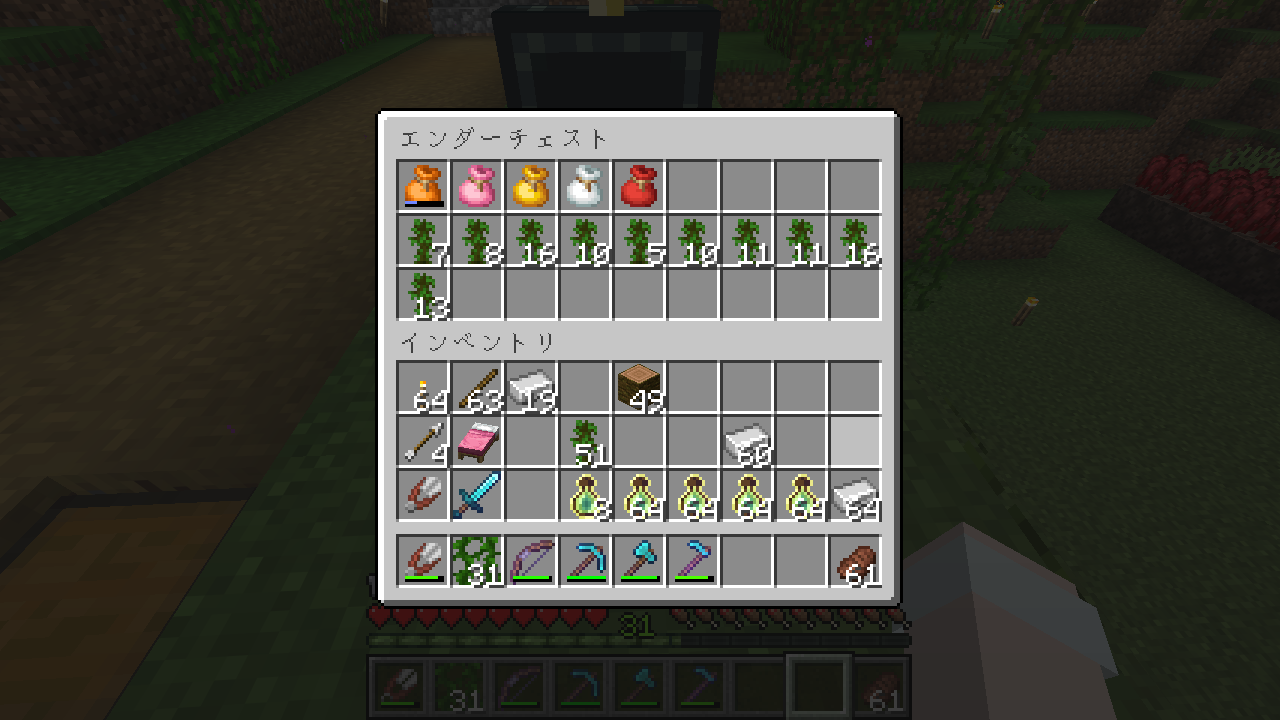Viewport: 1280px width, 720px height.
Task: Select the pink bed in inventory
Action: click(477, 441)
